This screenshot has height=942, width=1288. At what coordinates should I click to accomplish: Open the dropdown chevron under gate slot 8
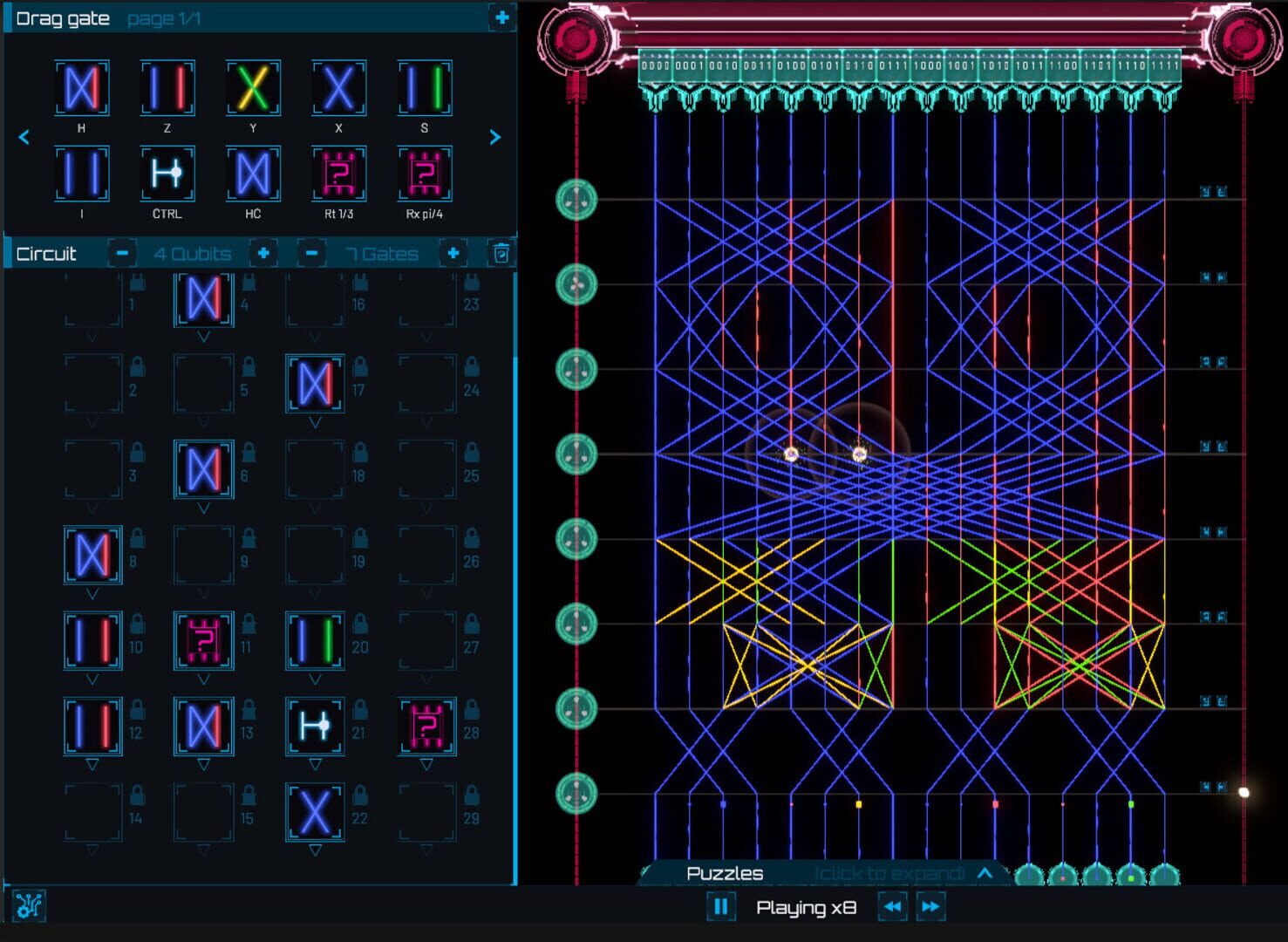[x=92, y=593]
